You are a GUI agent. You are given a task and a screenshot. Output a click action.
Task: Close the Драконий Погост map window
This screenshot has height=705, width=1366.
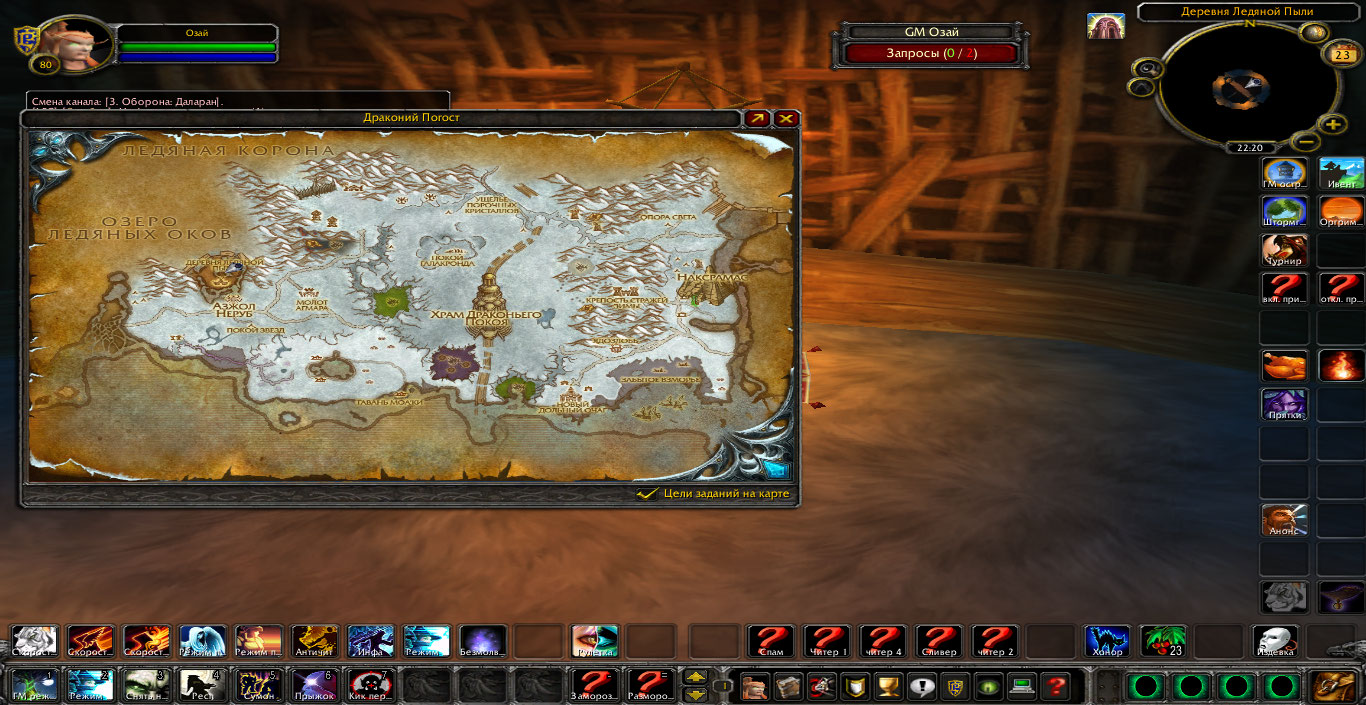pyautogui.click(x=787, y=118)
